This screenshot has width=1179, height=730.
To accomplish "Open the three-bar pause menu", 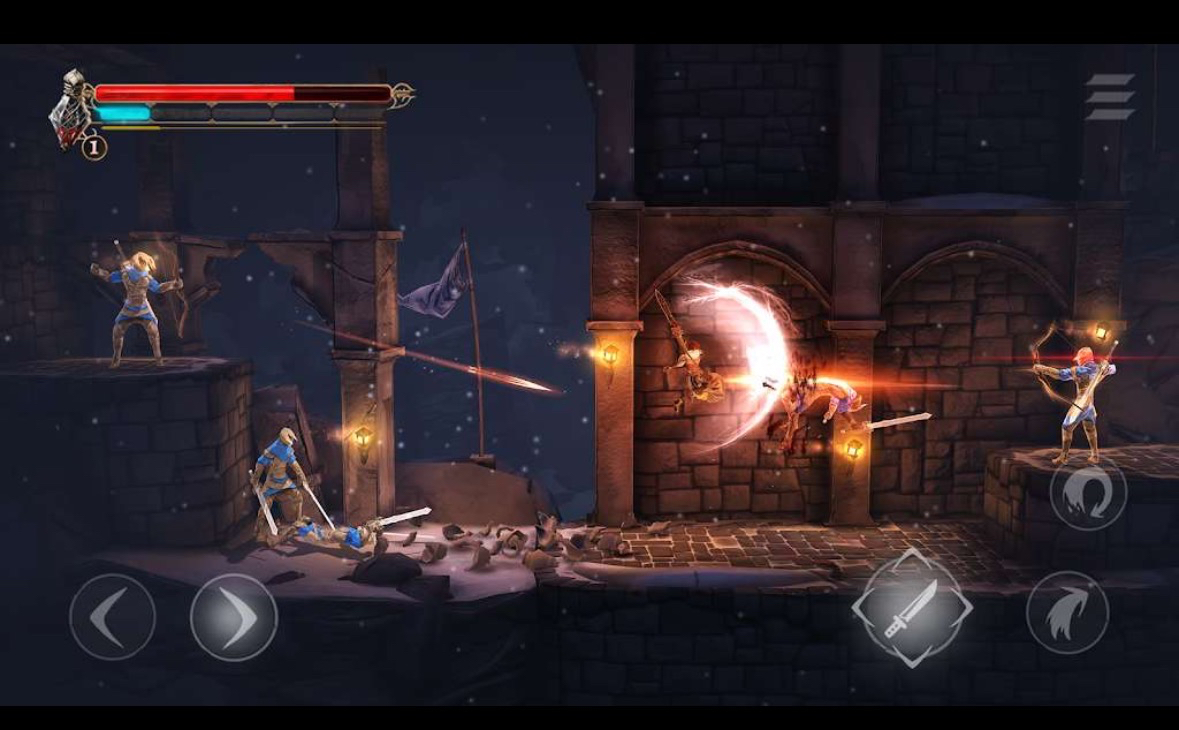I will (x=1110, y=97).
